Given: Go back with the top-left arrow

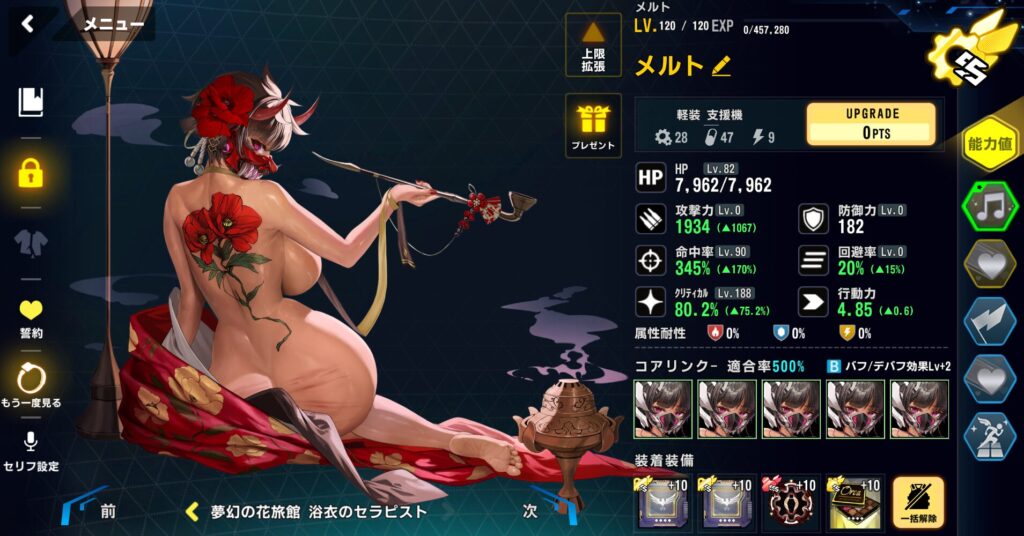Looking at the screenshot, I should (x=27, y=24).
